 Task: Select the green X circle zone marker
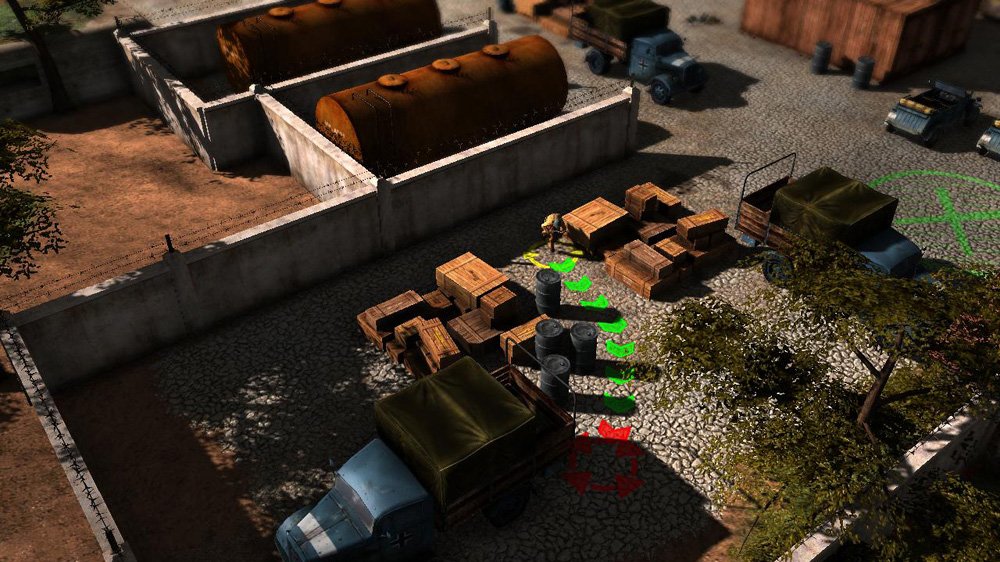click(942, 214)
